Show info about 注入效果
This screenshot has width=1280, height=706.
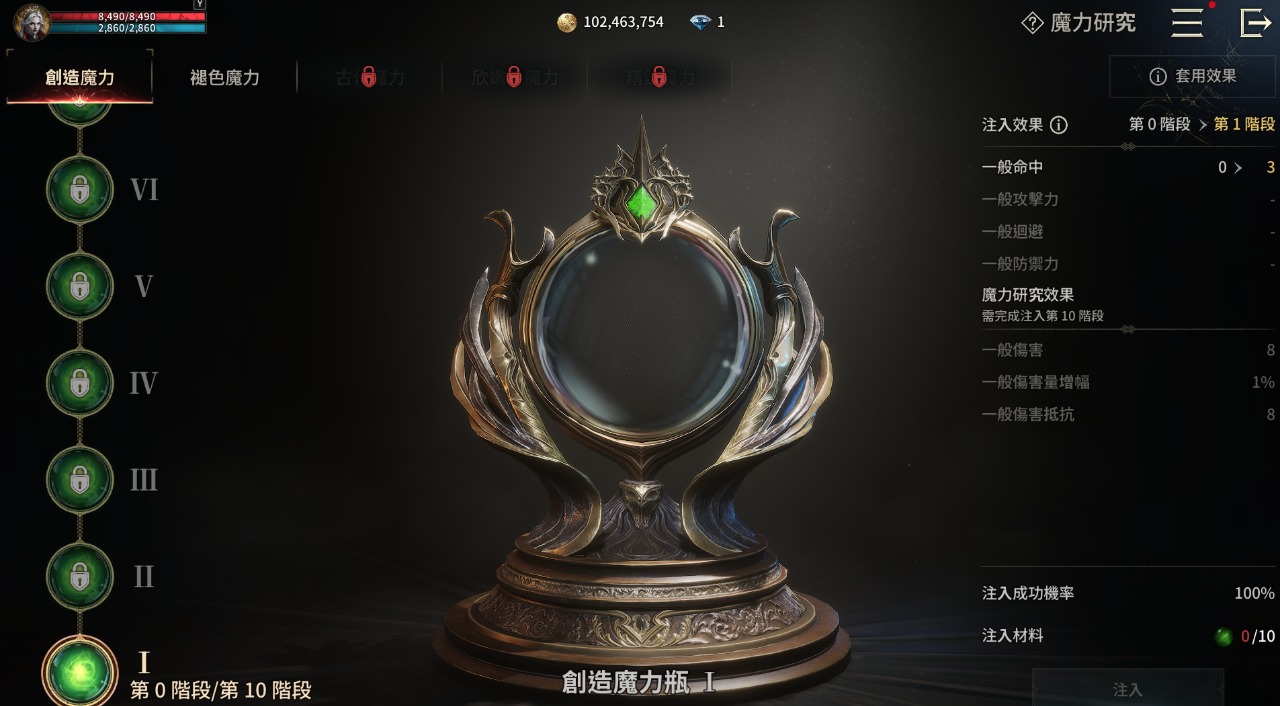pyautogui.click(x=1058, y=125)
